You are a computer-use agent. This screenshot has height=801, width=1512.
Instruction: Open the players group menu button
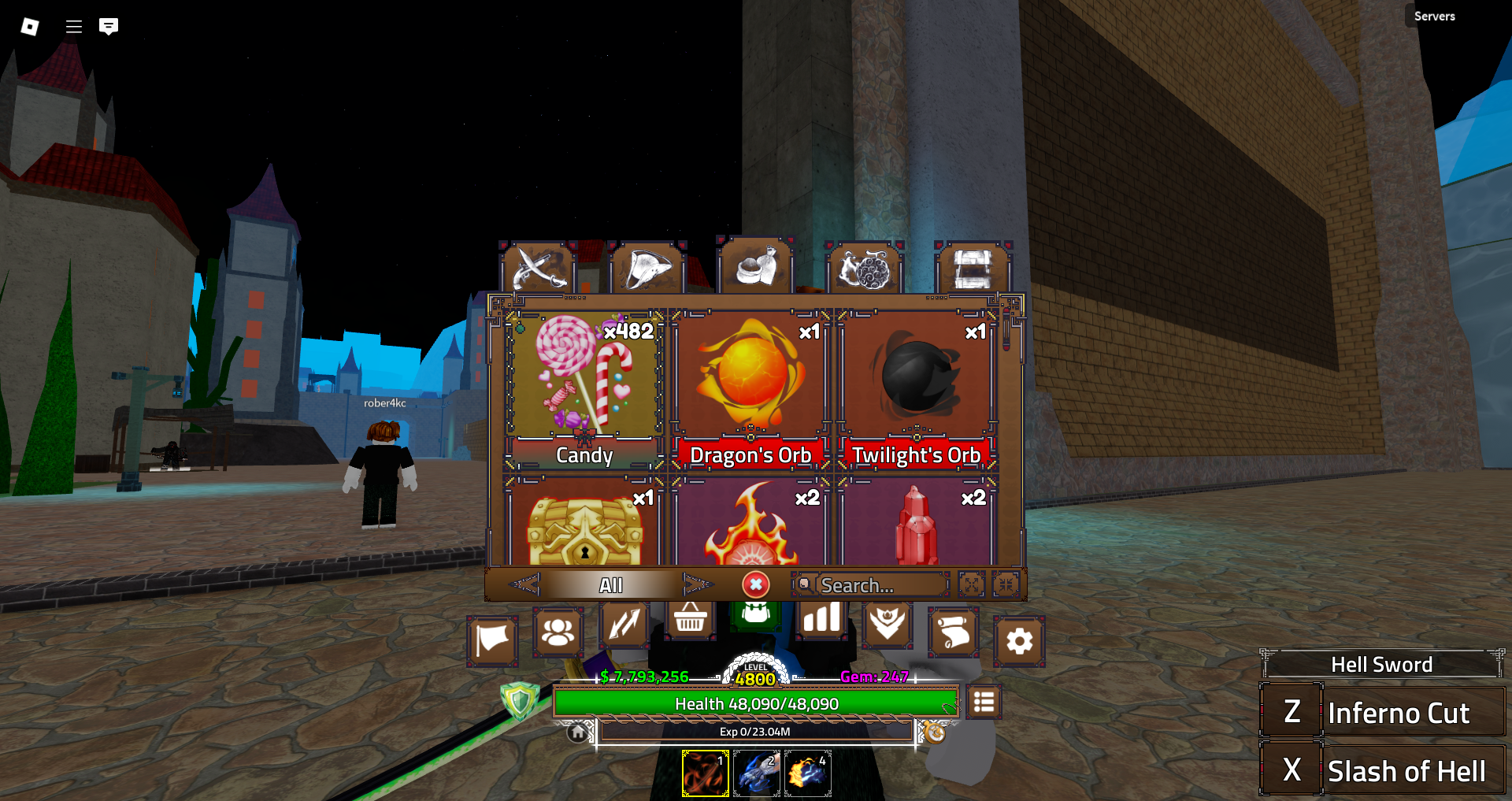[x=558, y=632]
